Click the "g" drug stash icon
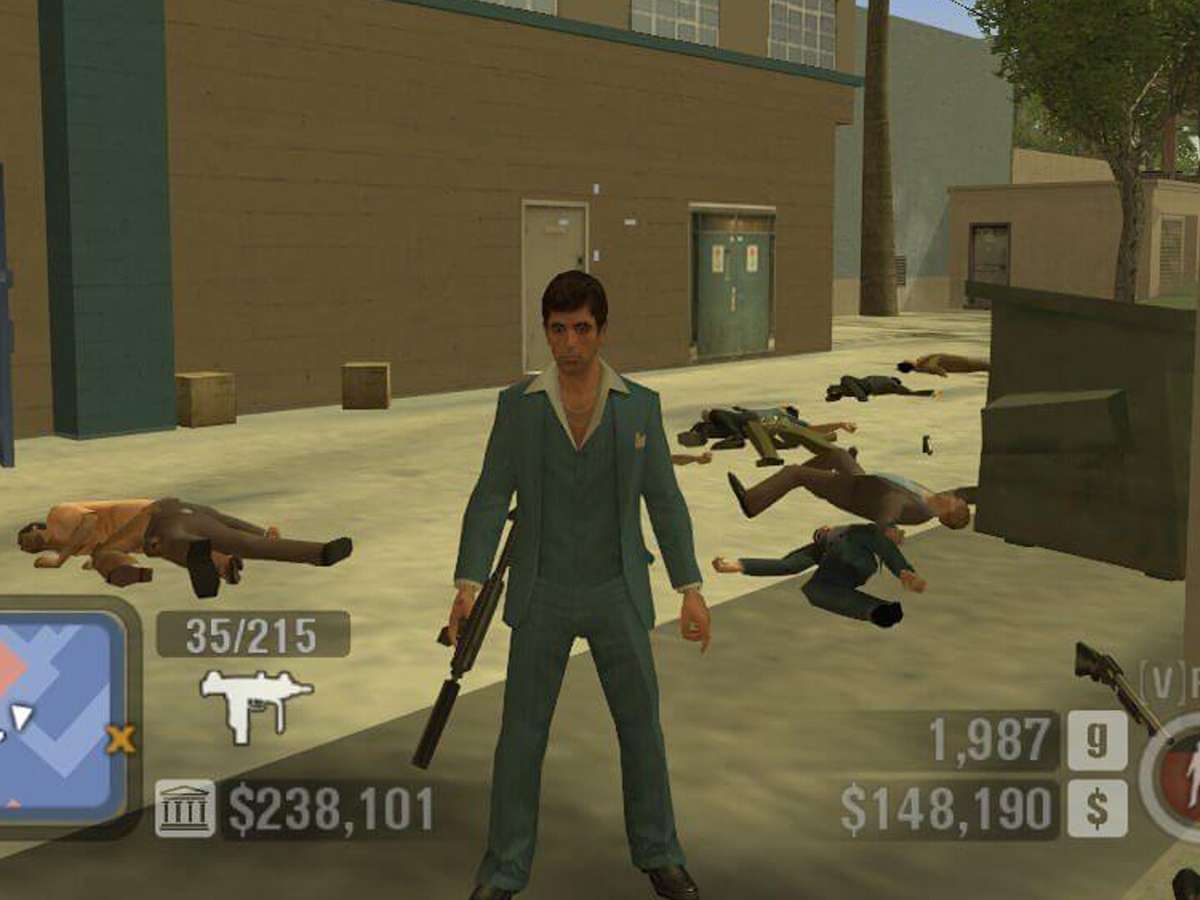 click(1097, 740)
